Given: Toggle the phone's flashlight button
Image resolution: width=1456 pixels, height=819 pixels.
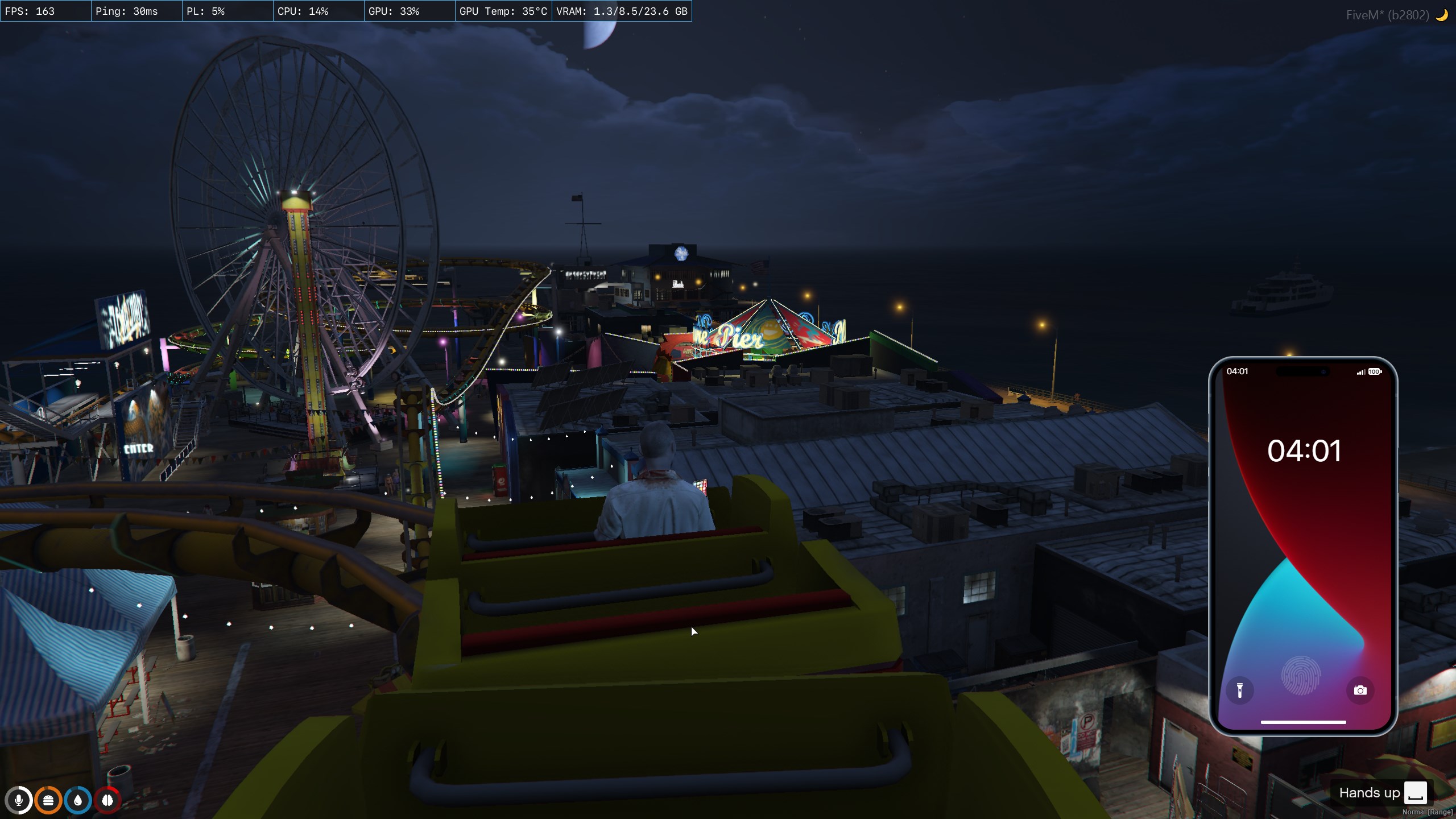Looking at the screenshot, I should pyautogui.click(x=1240, y=690).
